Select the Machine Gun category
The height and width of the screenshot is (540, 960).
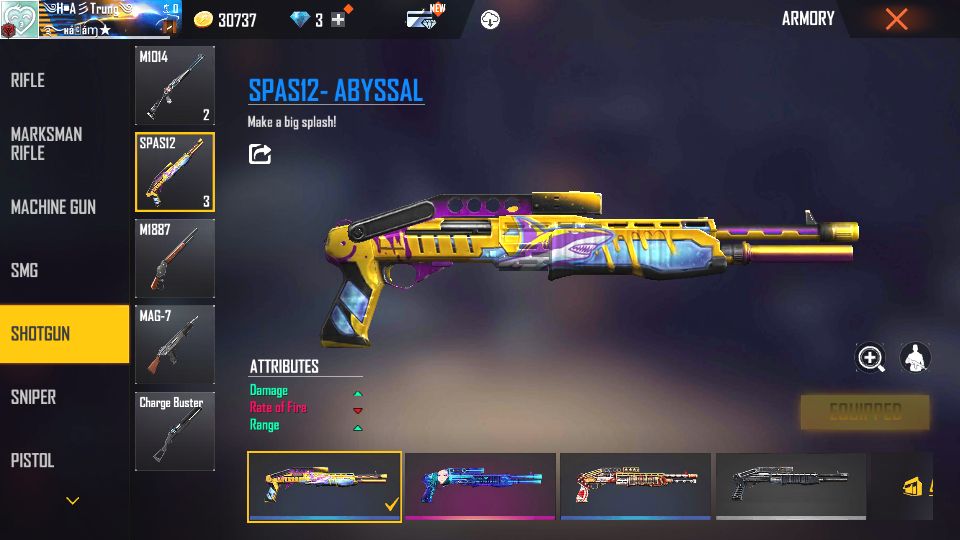53,207
